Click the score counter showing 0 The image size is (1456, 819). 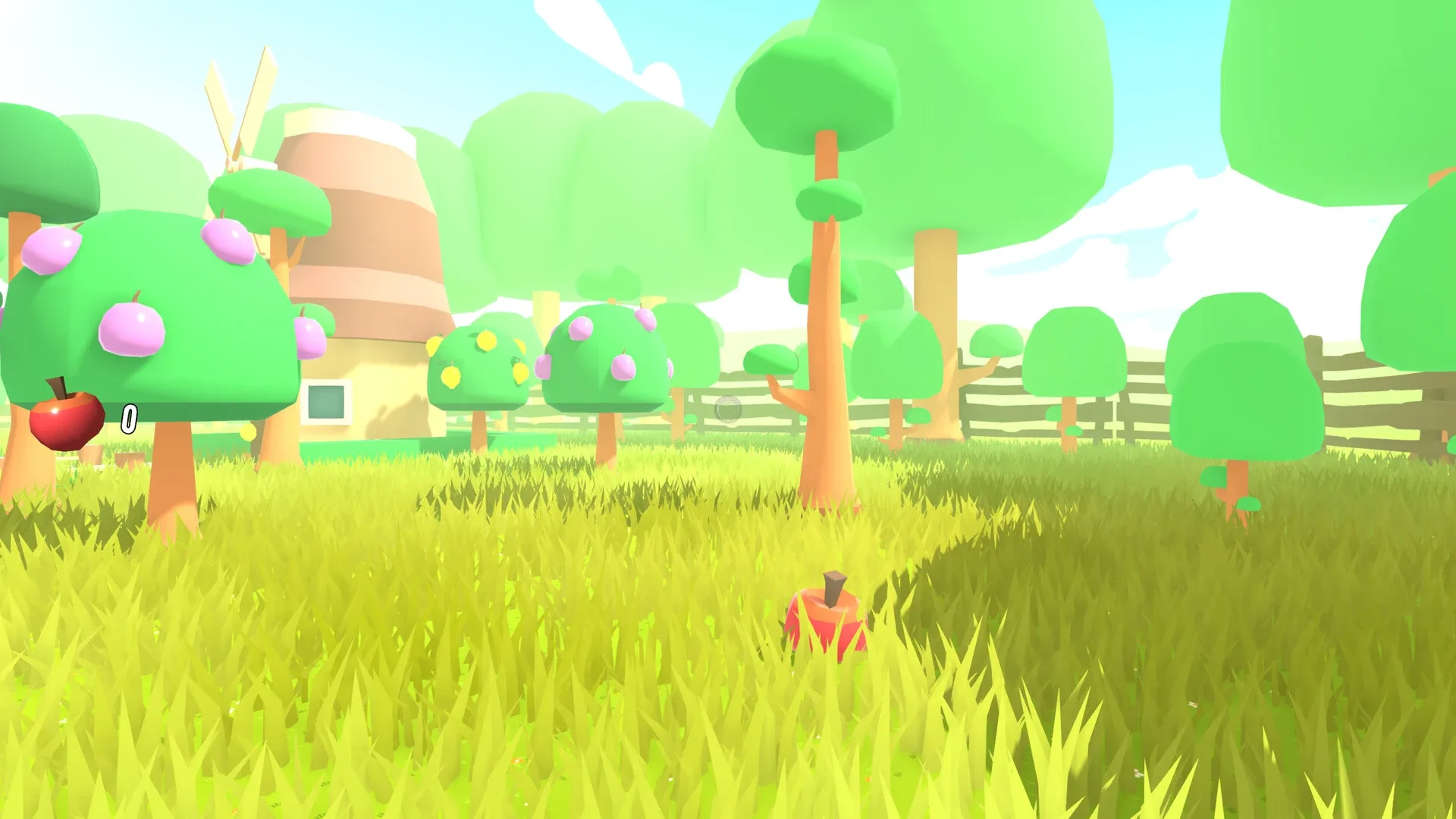pos(129,419)
